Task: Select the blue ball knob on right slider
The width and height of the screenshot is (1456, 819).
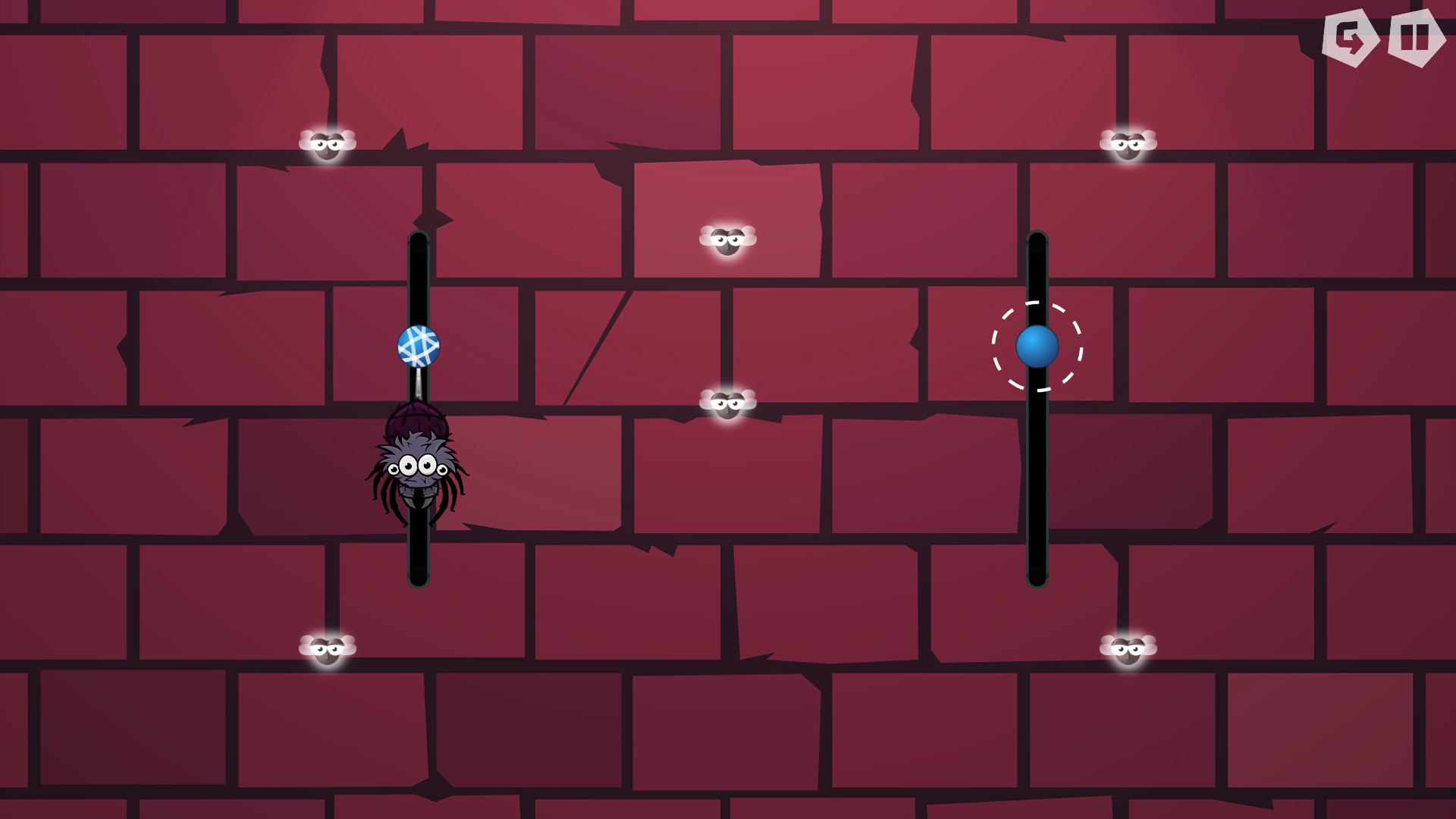Action: click(1037, 347)
